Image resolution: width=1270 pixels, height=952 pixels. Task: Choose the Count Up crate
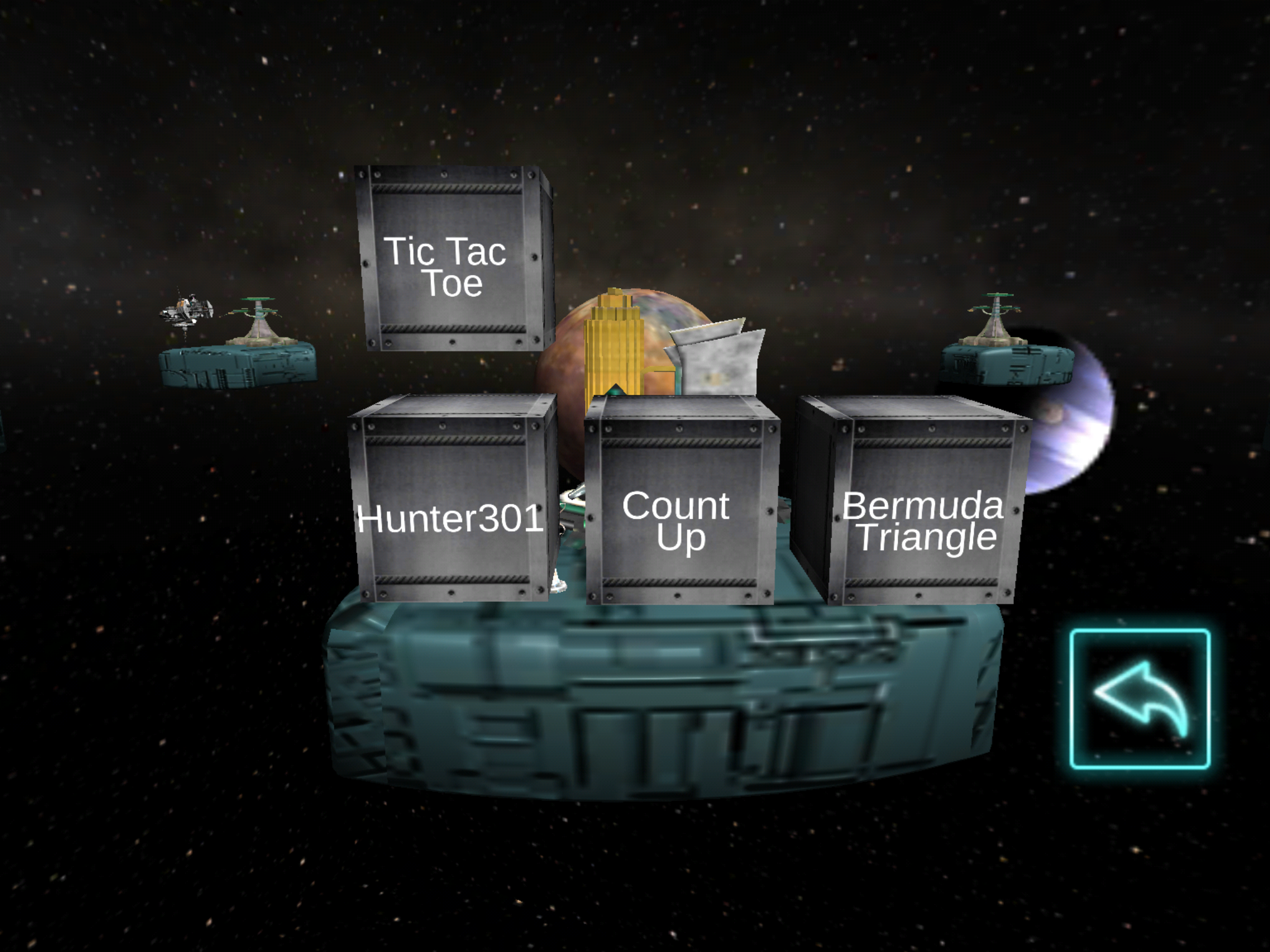[680, 506]
